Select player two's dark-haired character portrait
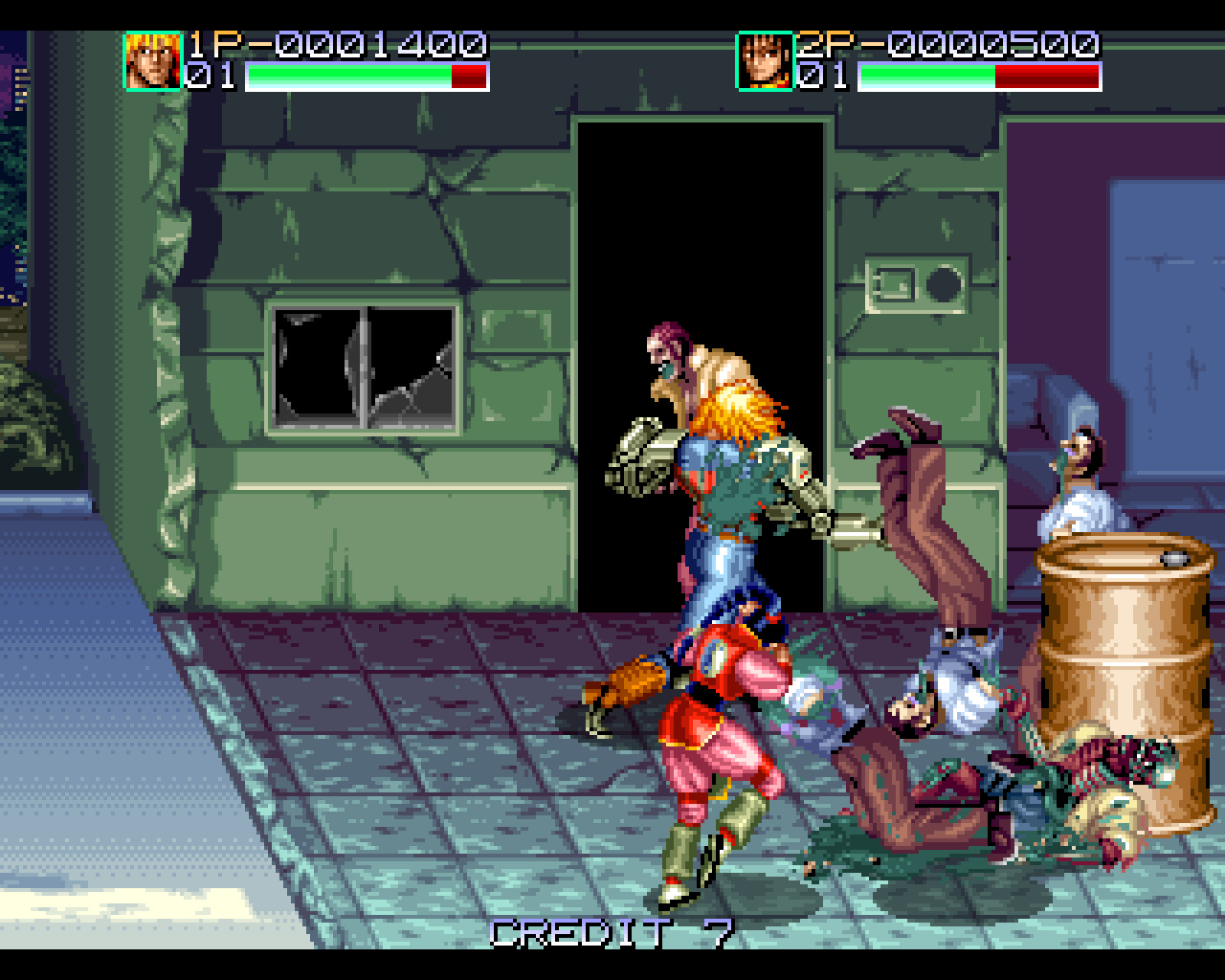 click(765, 61)
